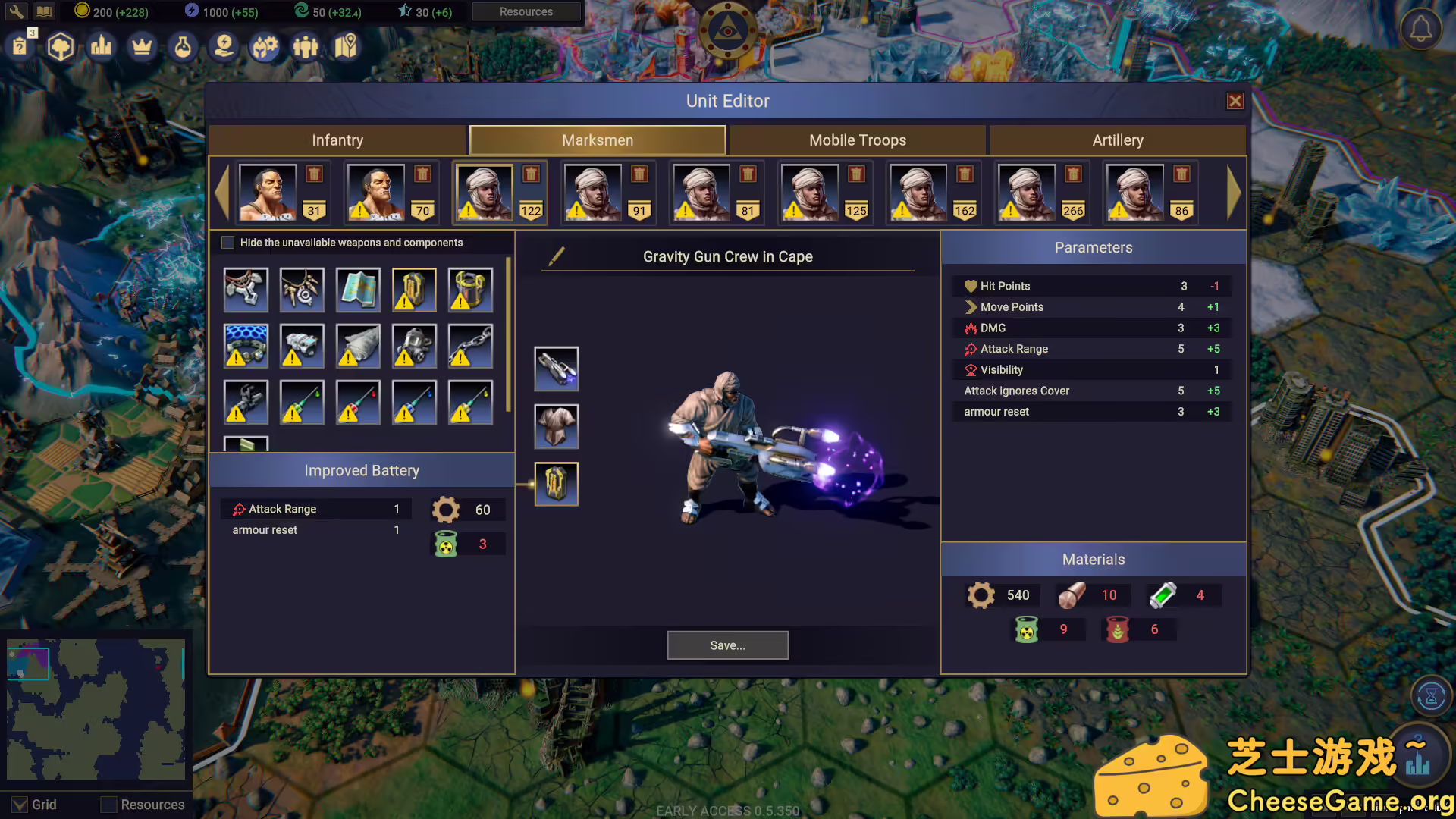Click the equipped gravity gun weapon slot
This screenshot has width=1456, height=819.
(557, 369)
